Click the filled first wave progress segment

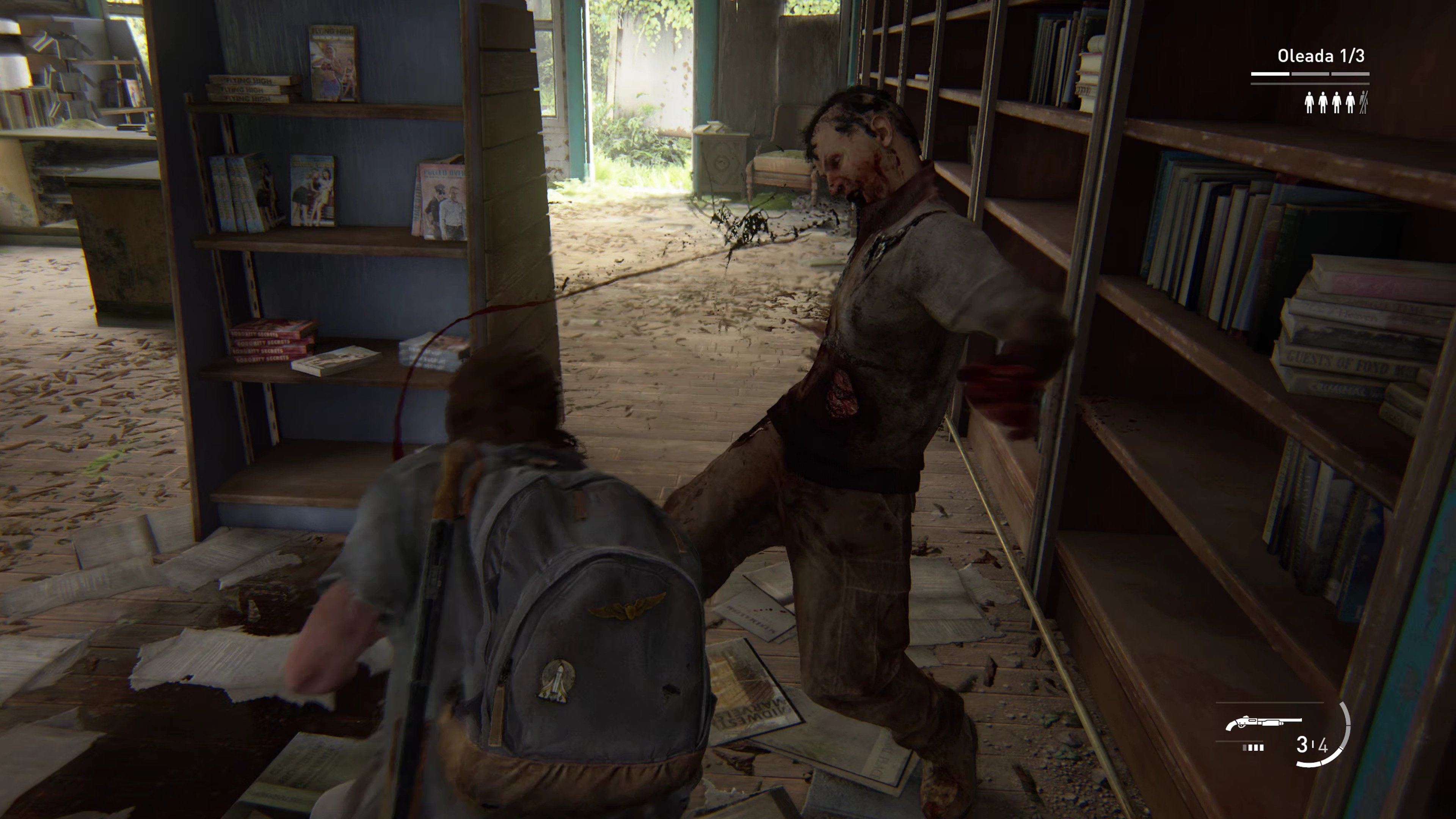(1270, 74)
